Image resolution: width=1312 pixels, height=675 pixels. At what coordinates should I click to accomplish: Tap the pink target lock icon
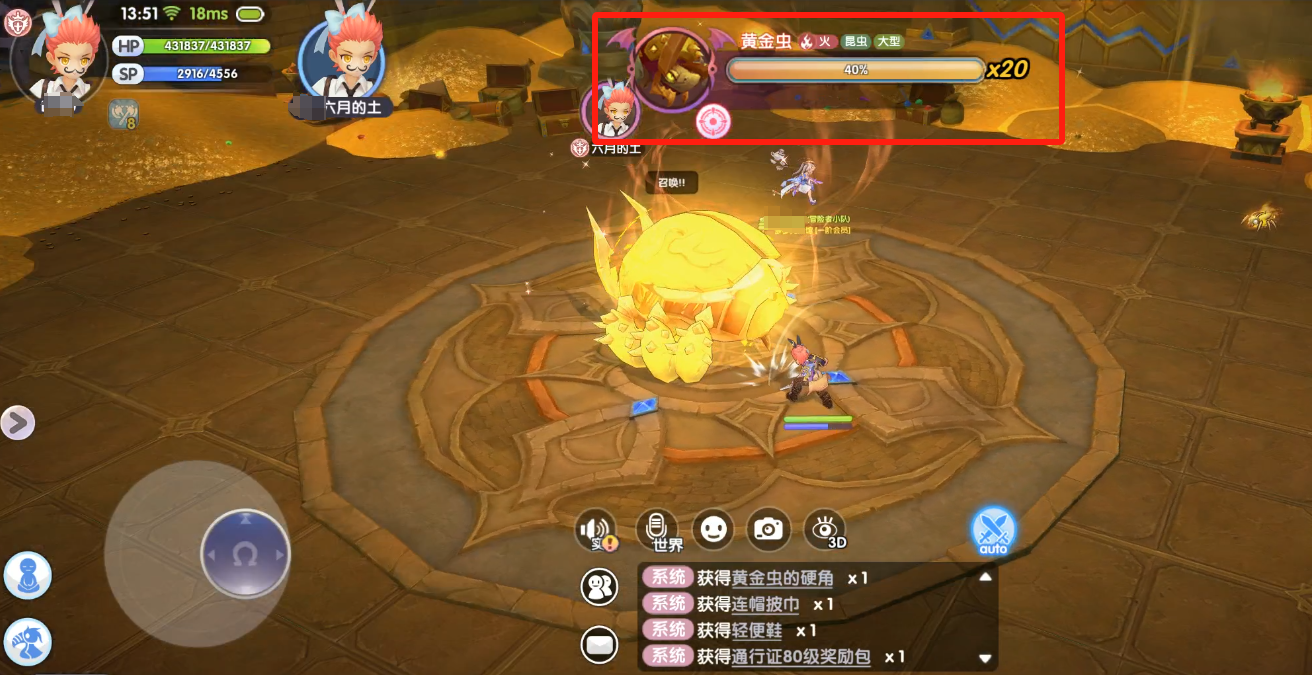point(714,121)
